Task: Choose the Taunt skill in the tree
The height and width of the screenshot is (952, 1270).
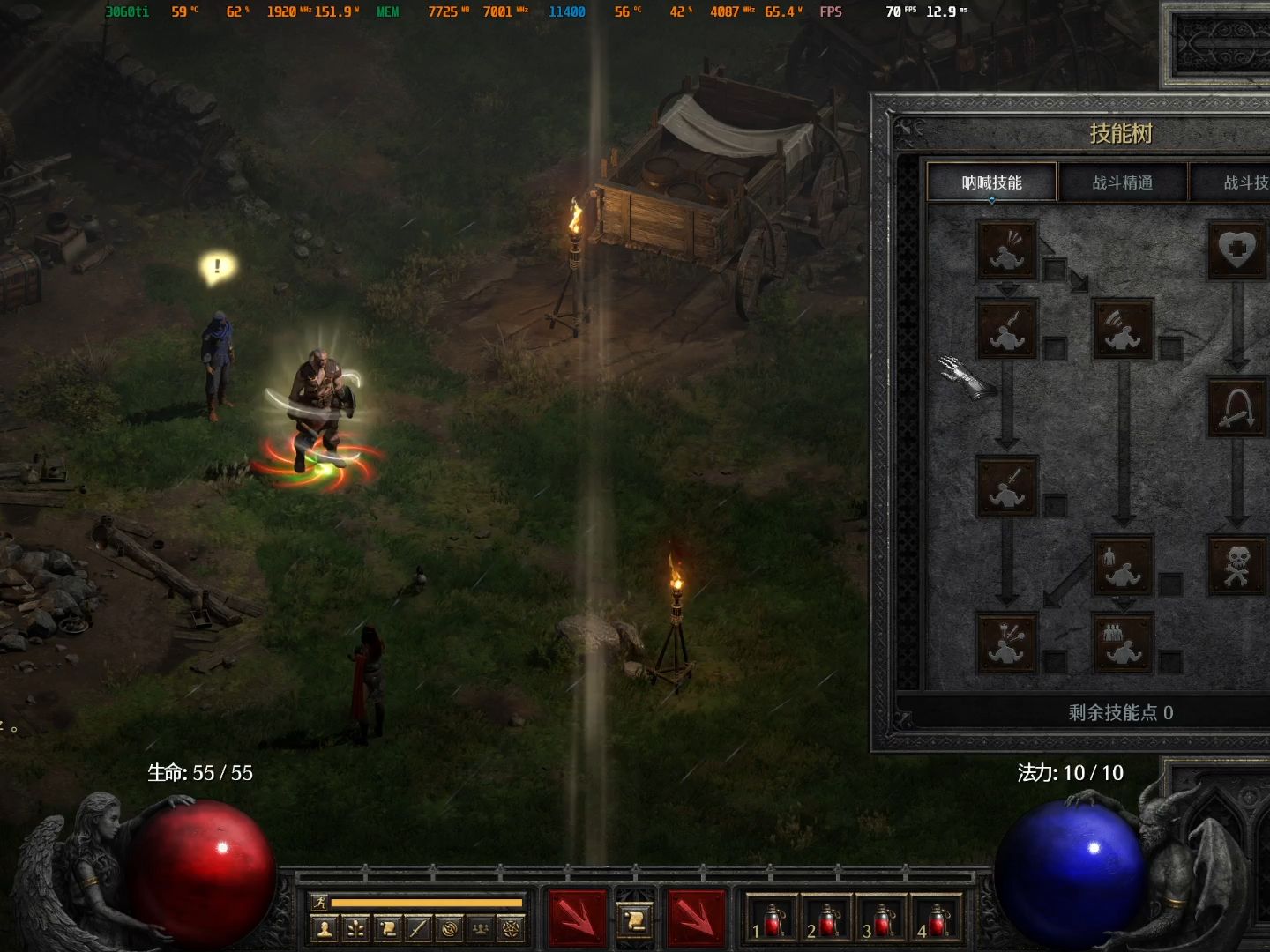Action: click(1007, 329)
